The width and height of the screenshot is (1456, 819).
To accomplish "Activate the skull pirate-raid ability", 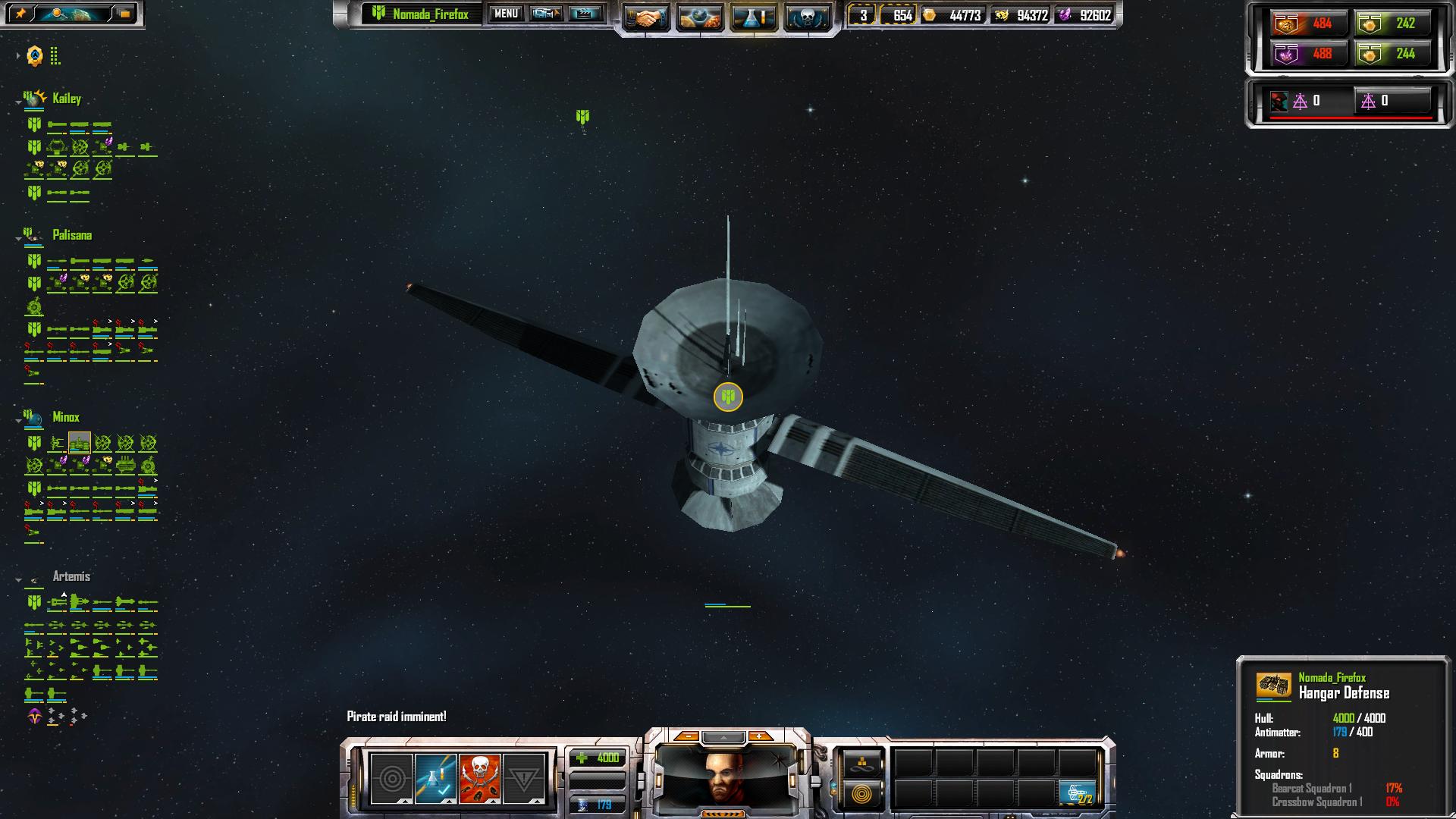I will click(479, 778).
